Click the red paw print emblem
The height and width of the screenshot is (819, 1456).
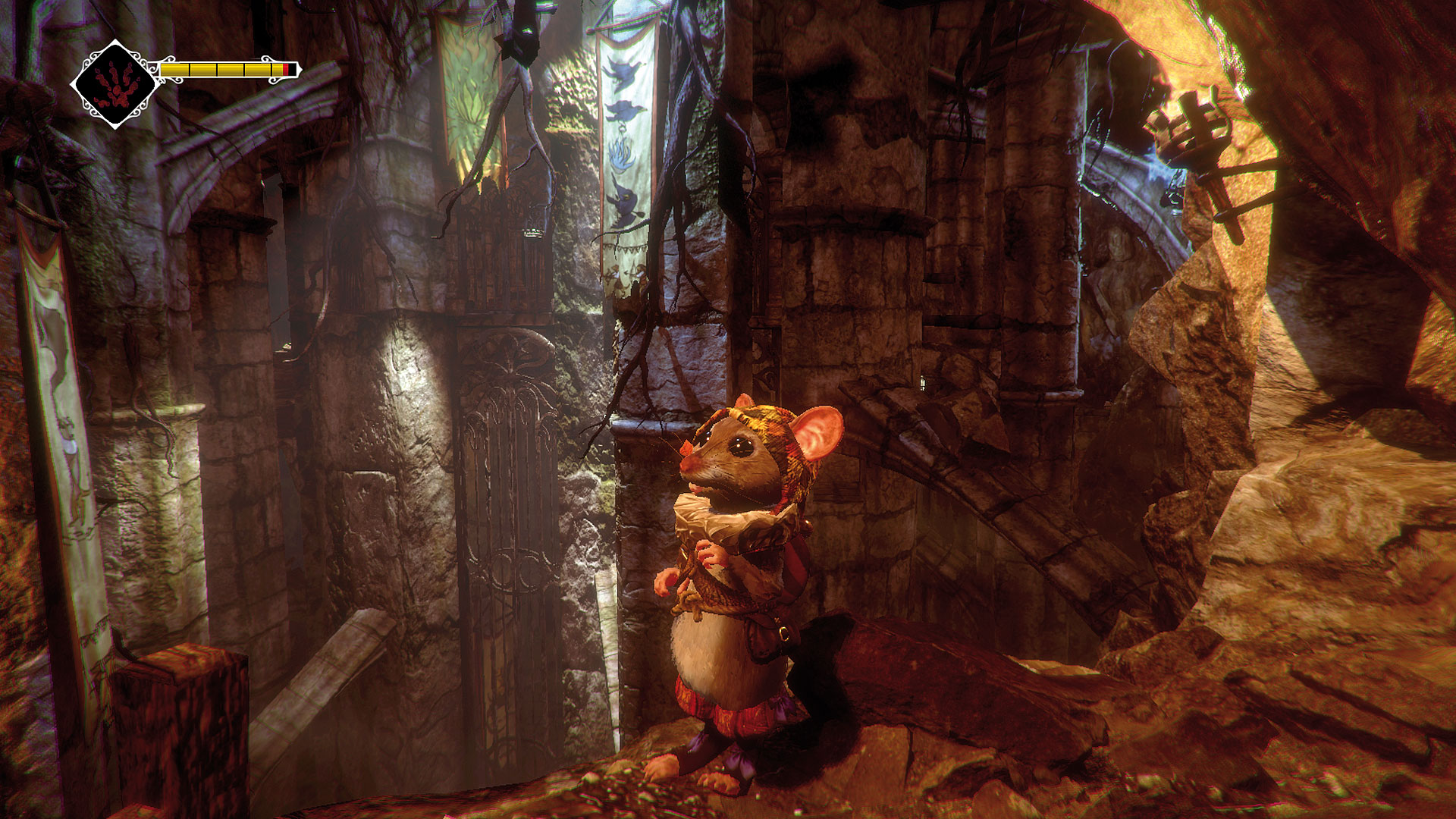[x=115, y=85]
